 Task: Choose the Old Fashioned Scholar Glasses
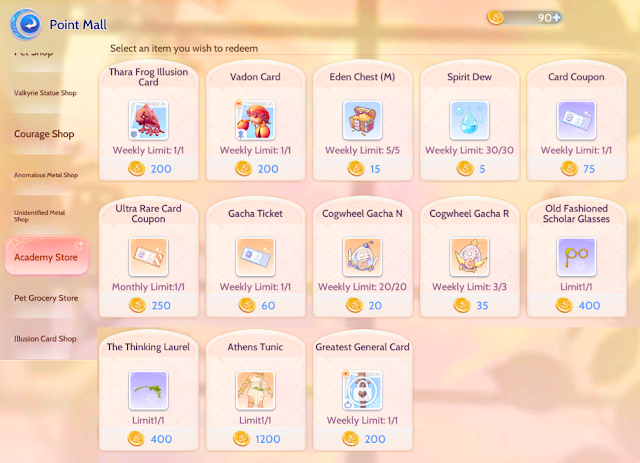point(576,257)
